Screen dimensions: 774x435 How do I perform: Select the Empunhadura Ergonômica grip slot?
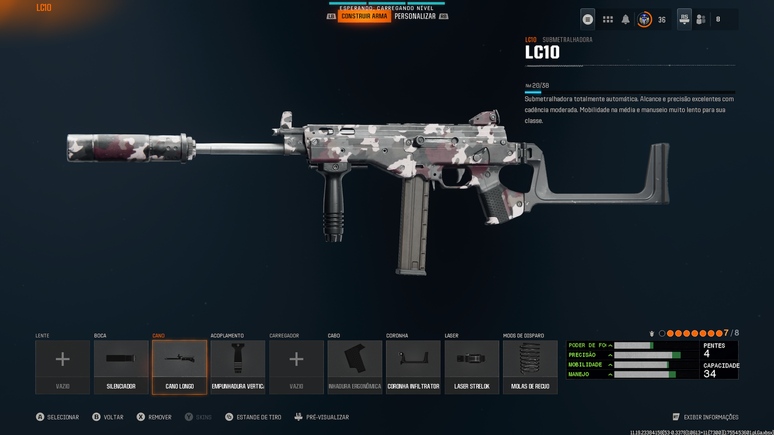point(355,366)
